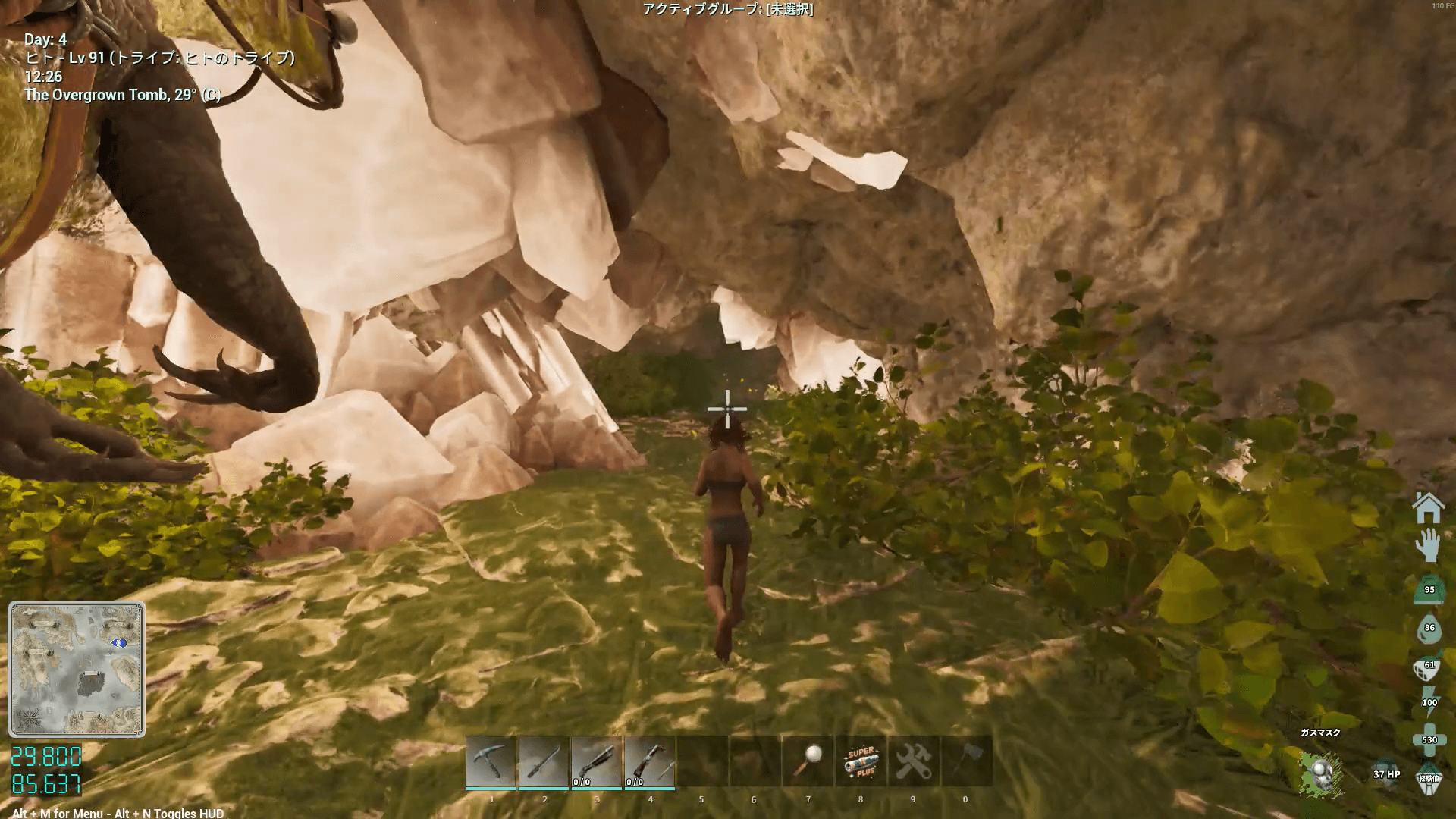Use the Super Plus item in slot 8
The width and height of the screenshot is (1456, 819).
[861, 762]
